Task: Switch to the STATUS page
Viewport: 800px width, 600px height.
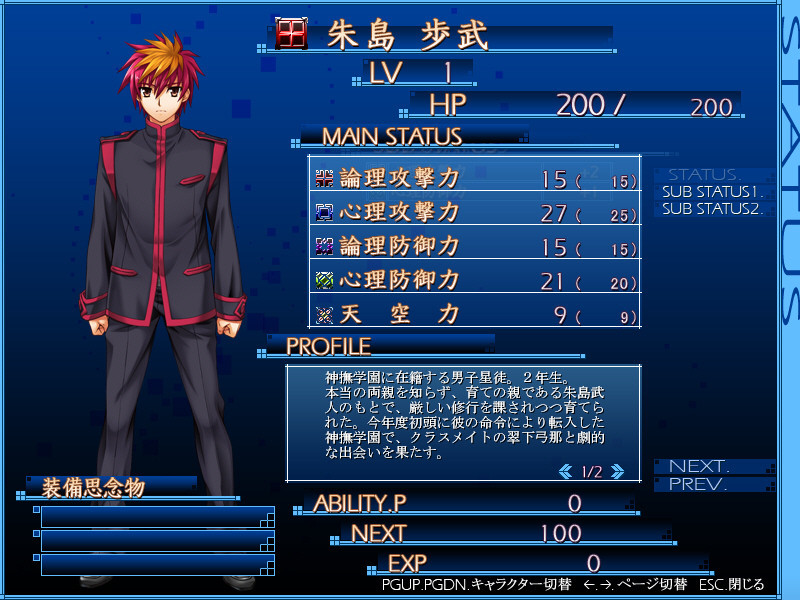Action: coord(705,174)
